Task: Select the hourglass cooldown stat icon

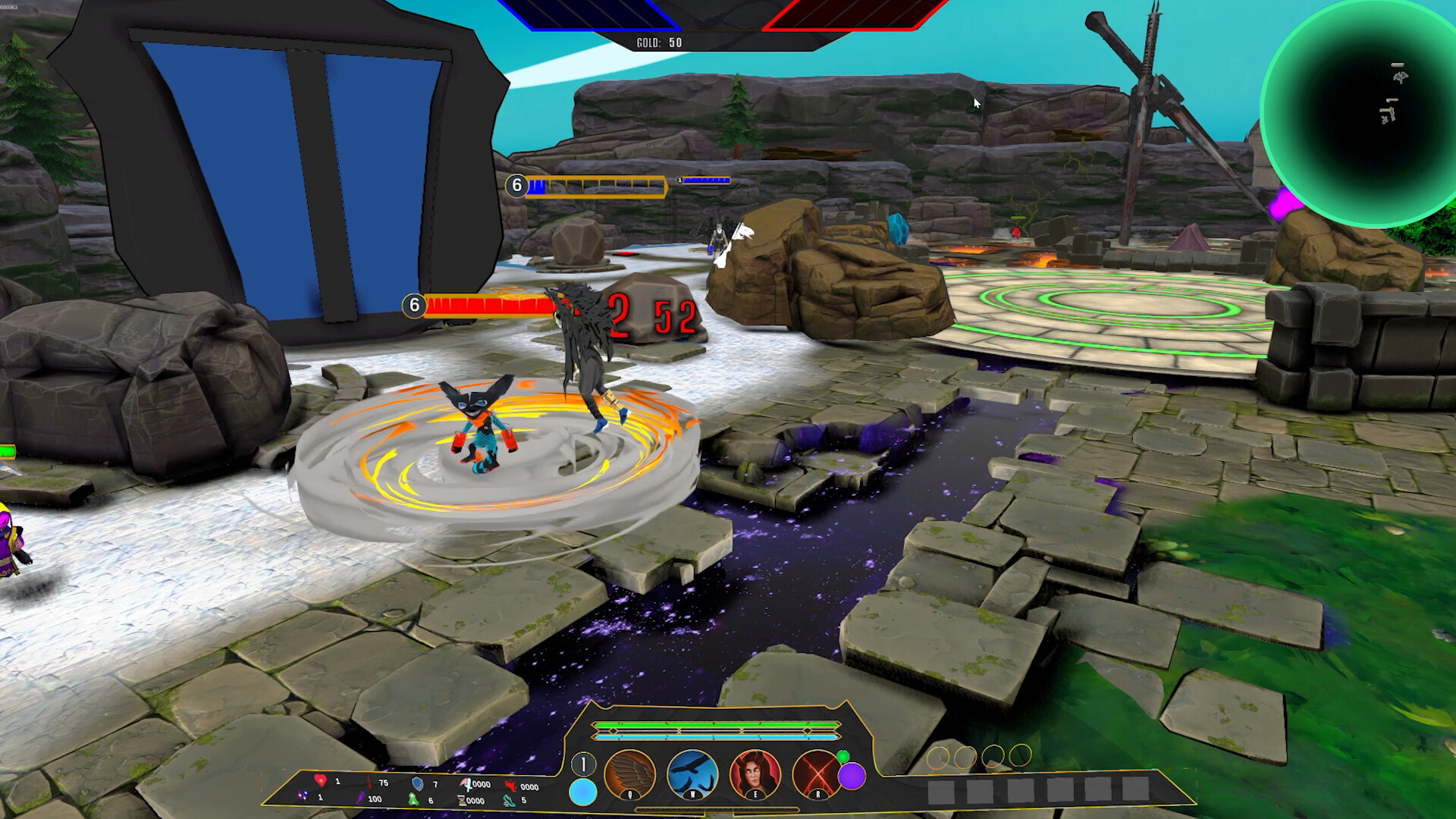Action: coord(461,800)
